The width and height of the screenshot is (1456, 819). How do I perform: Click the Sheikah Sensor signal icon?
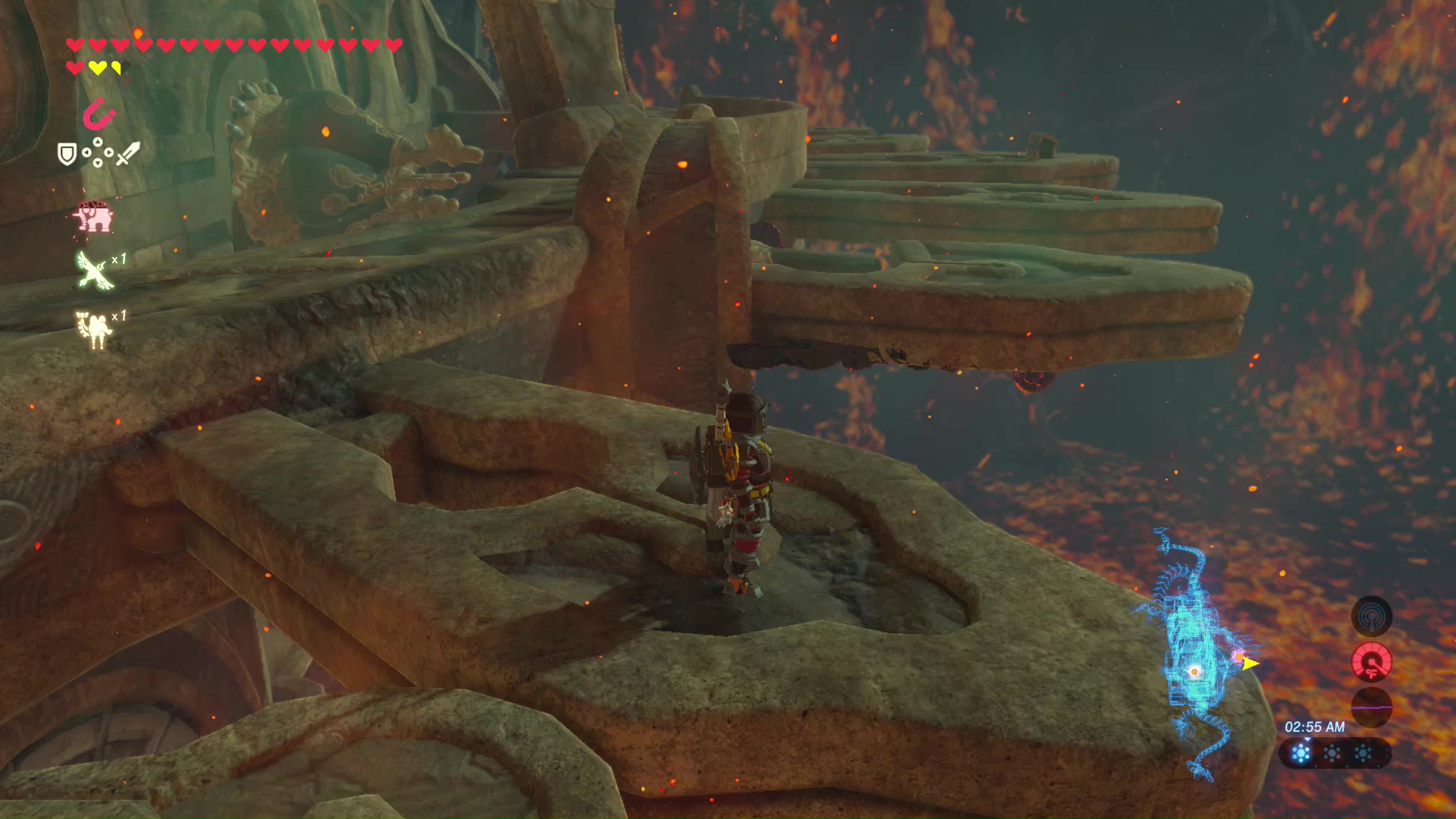1371,616
